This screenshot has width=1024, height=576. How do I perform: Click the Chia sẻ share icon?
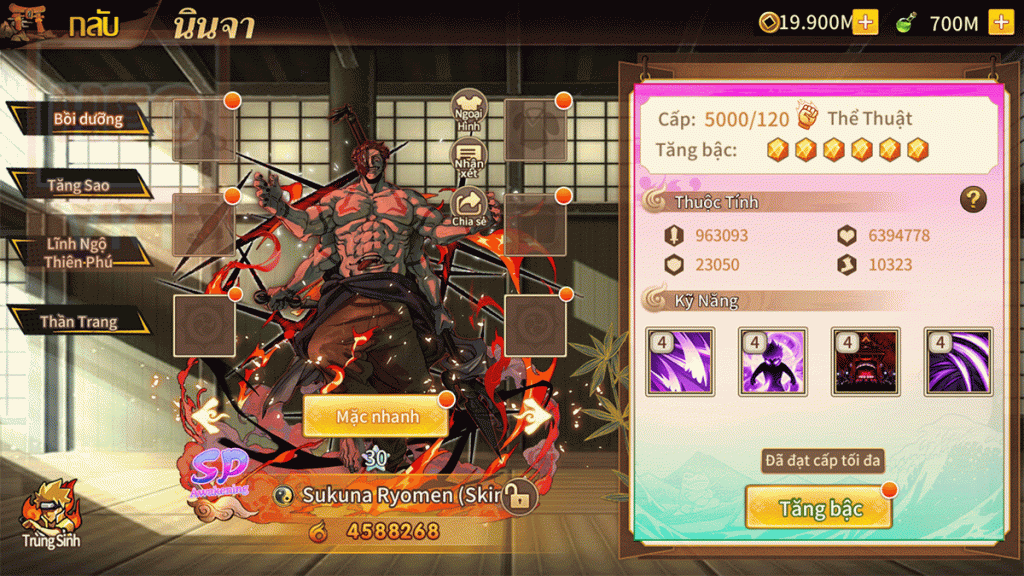point(469,207)
